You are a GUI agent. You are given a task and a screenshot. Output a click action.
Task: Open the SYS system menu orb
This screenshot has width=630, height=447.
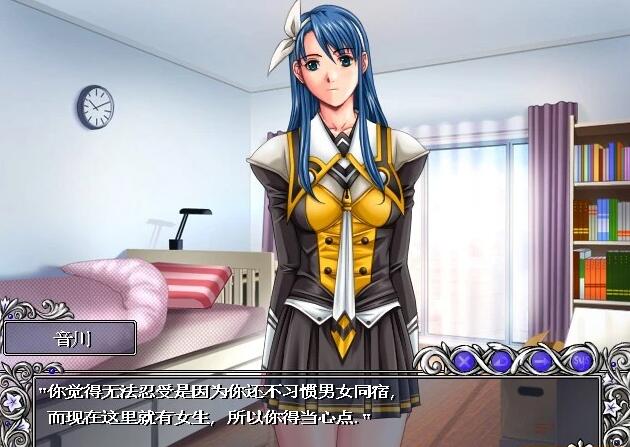580,359
